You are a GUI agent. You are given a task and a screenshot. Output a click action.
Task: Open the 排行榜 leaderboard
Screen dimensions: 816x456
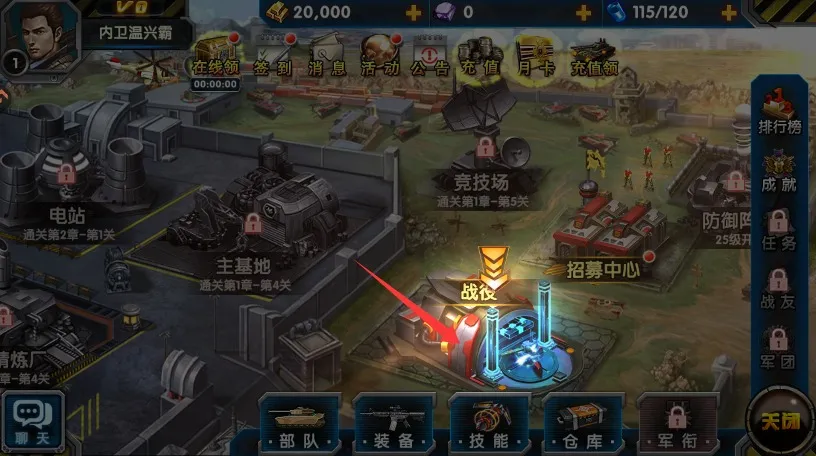(777, 110)
